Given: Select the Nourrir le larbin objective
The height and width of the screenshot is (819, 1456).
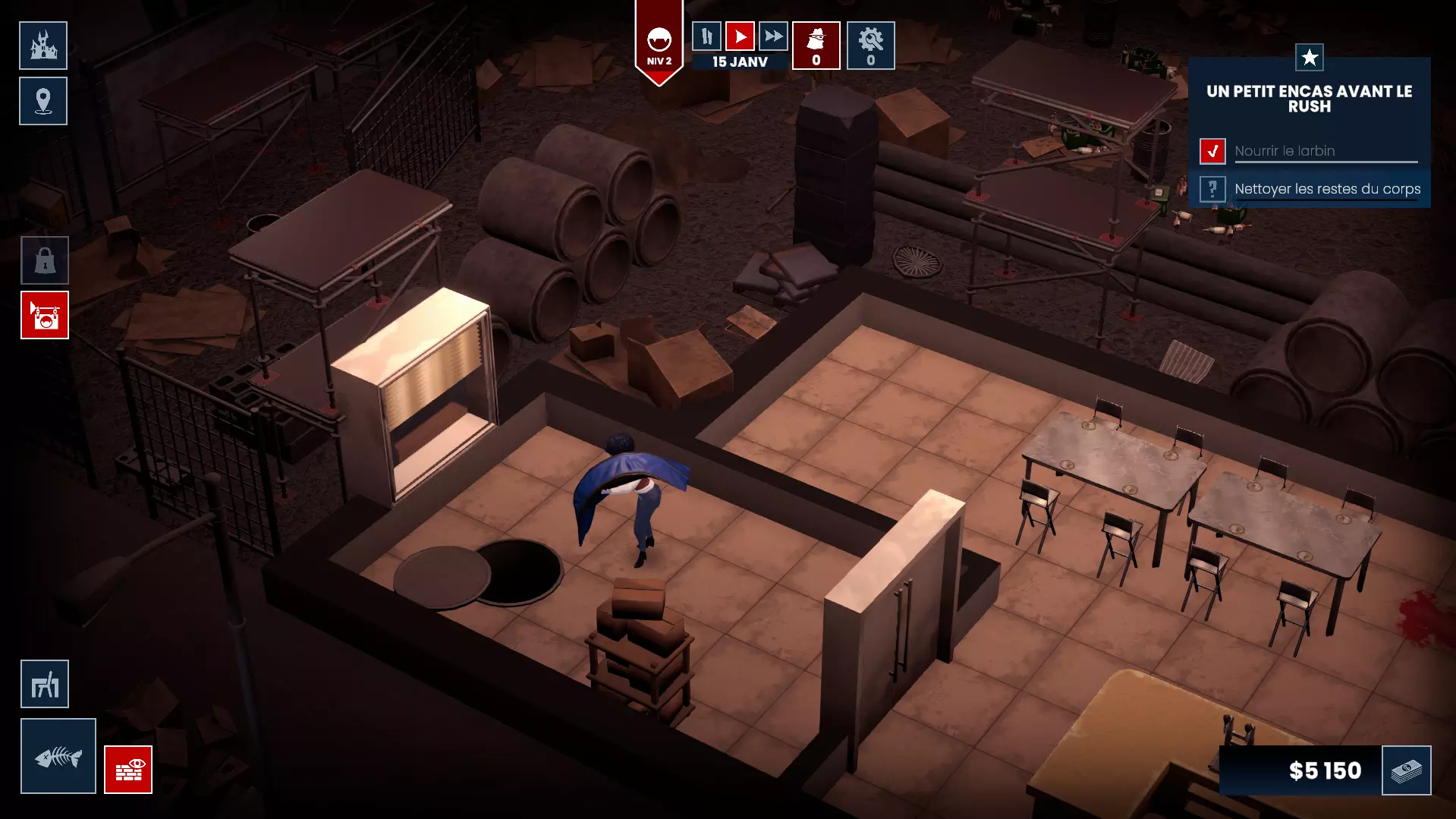Looking at the screenshot, I should pos(1284,151).
